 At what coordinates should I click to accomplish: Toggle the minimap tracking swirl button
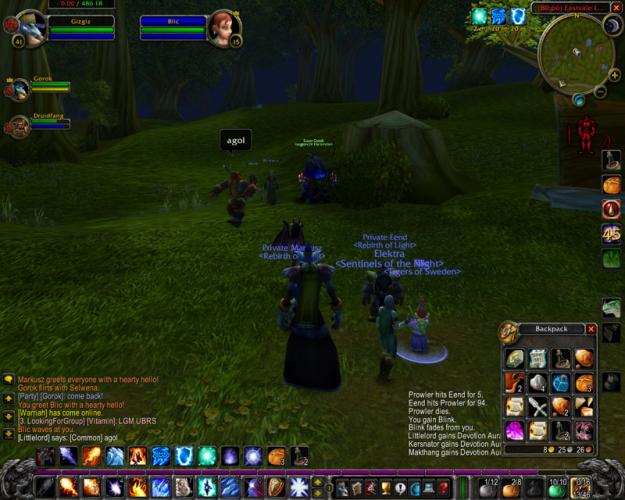coord(579,100)
